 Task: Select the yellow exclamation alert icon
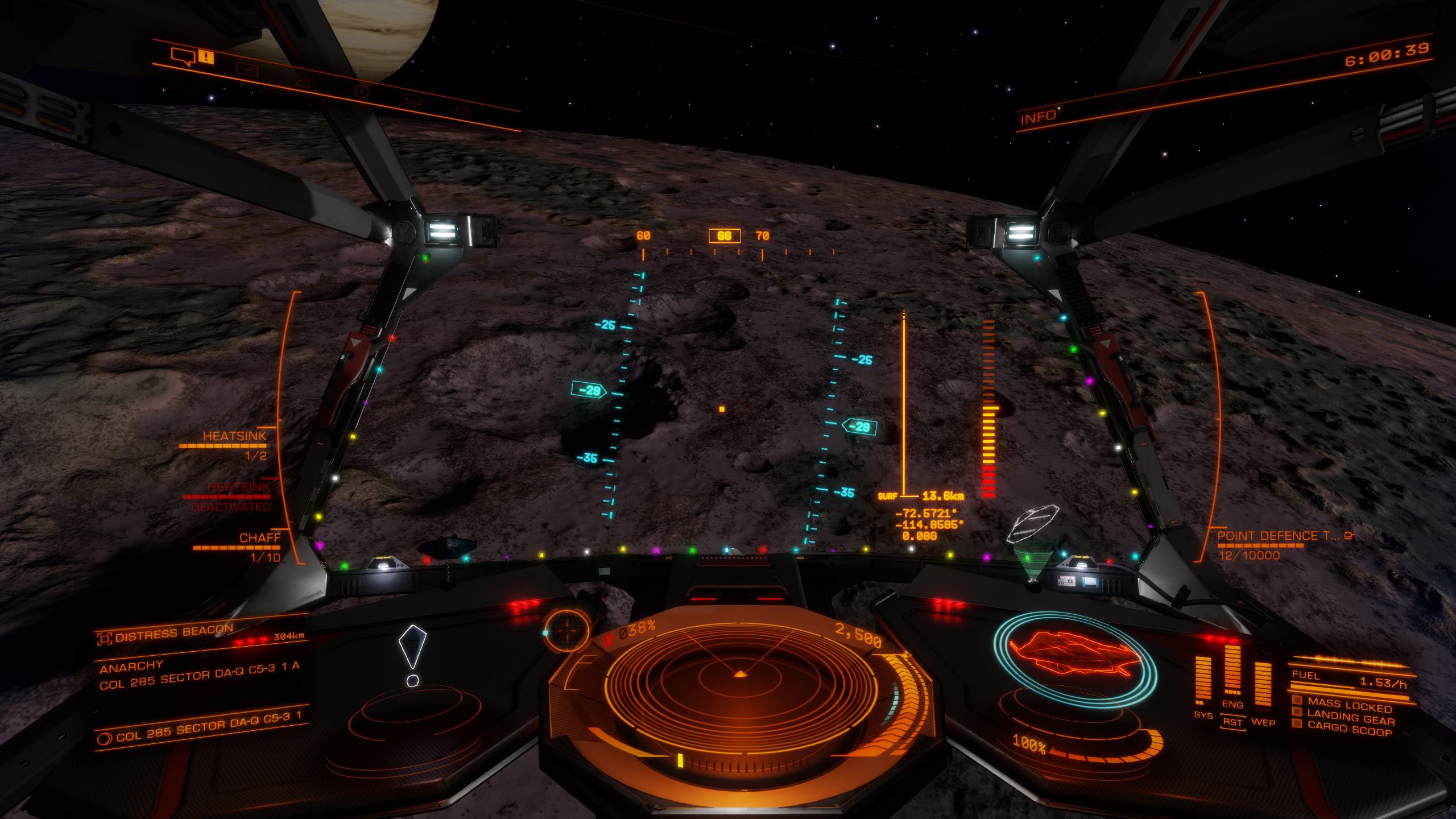[206, 57]
